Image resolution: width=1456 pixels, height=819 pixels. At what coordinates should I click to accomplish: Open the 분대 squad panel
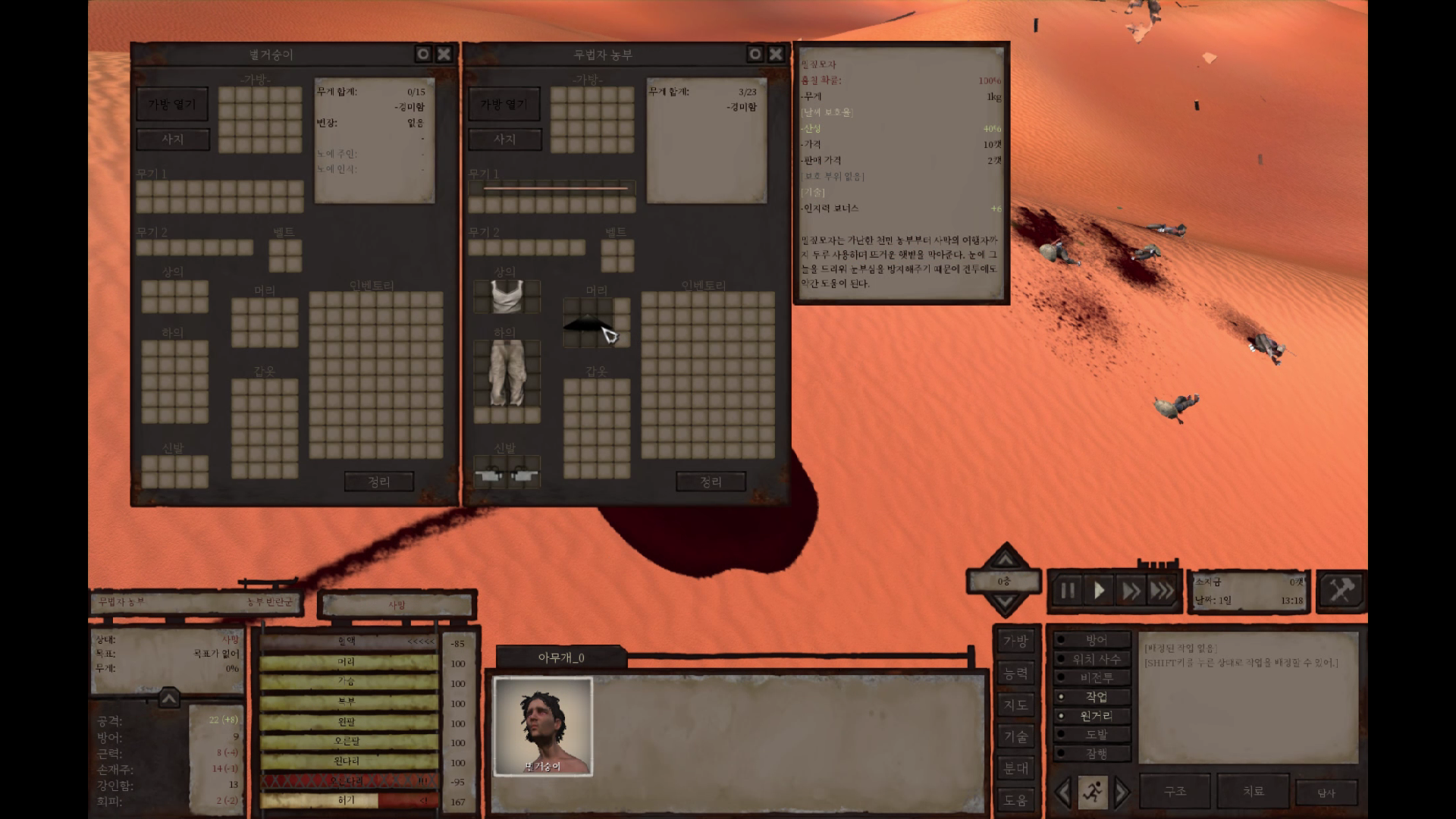(x=1015, y=768)
